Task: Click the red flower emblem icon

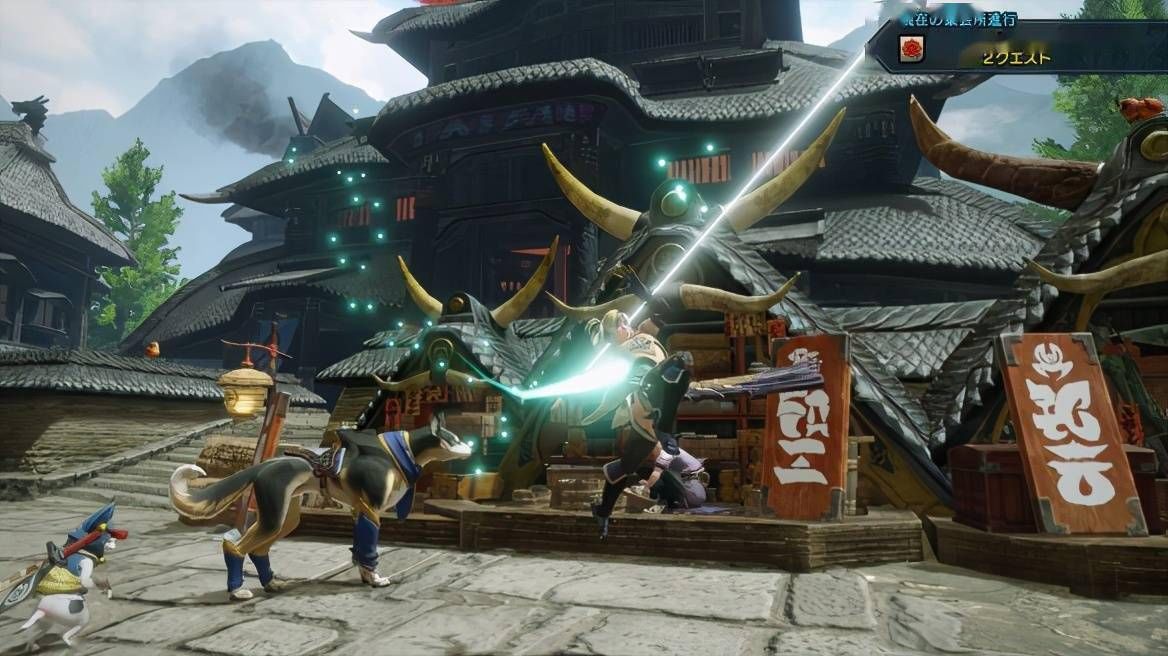Action: (911, 50)
